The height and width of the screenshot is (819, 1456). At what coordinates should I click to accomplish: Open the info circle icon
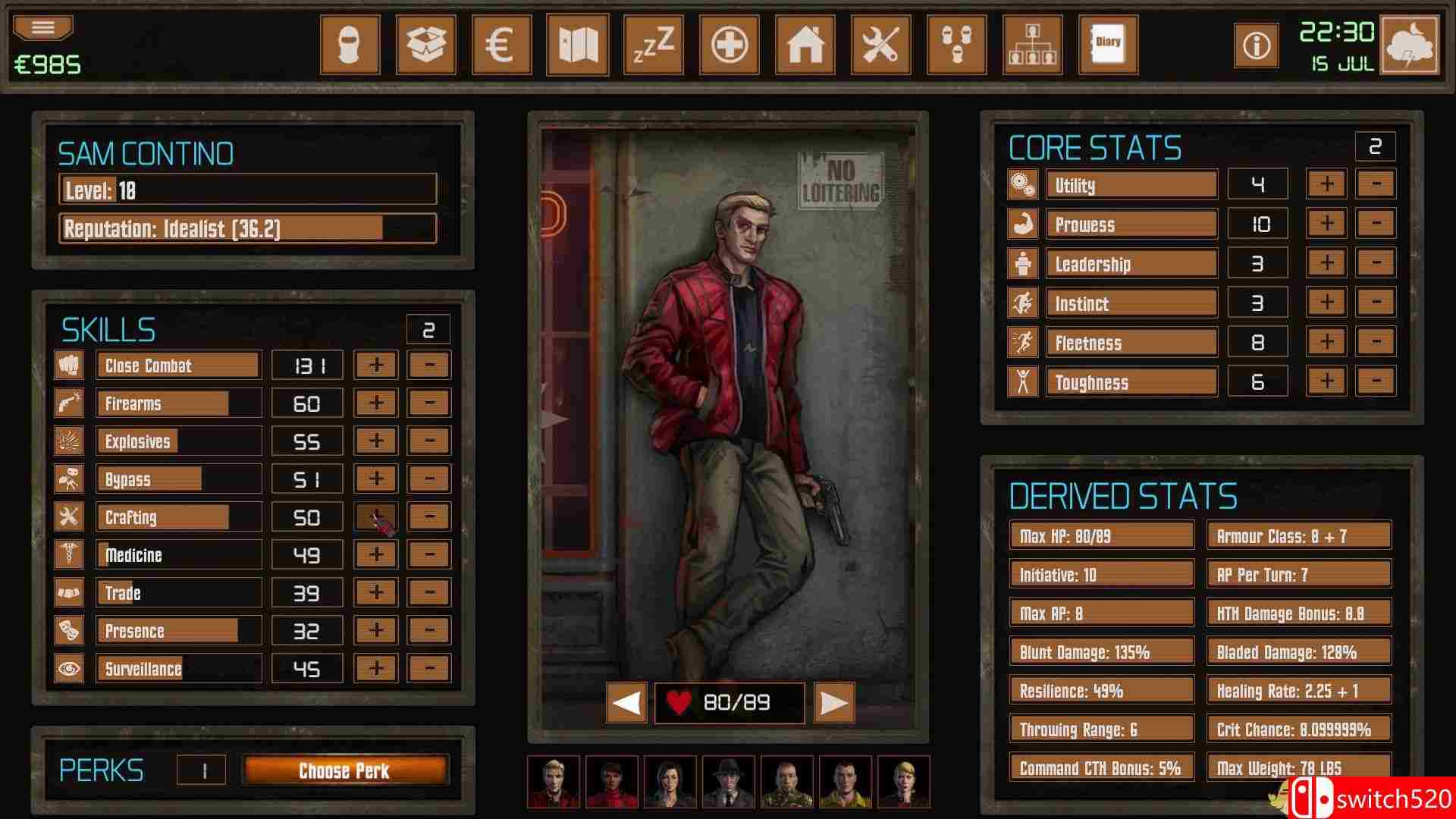click(x=1255, y=45)
